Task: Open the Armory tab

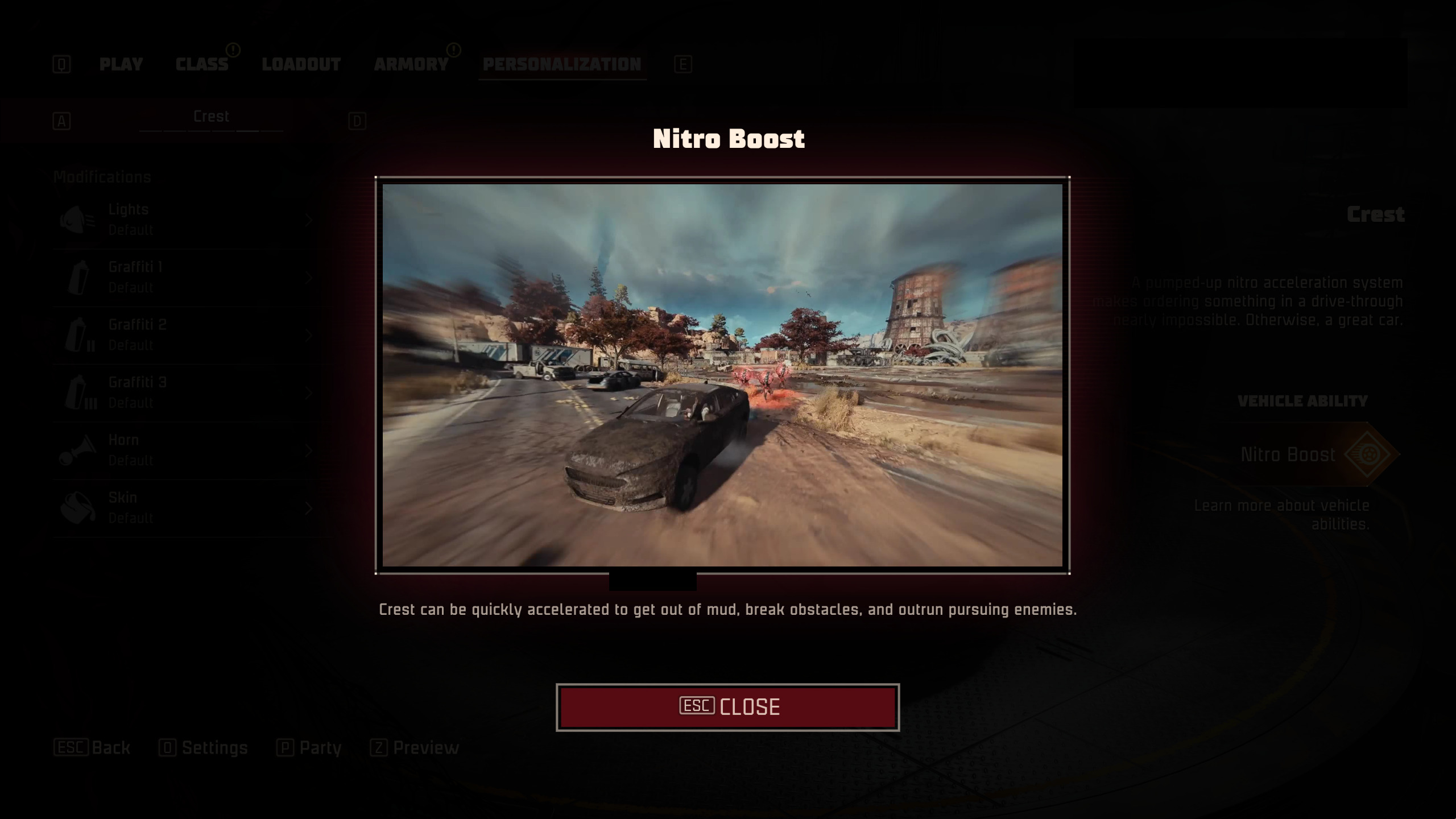Action: tap(411, 64)
